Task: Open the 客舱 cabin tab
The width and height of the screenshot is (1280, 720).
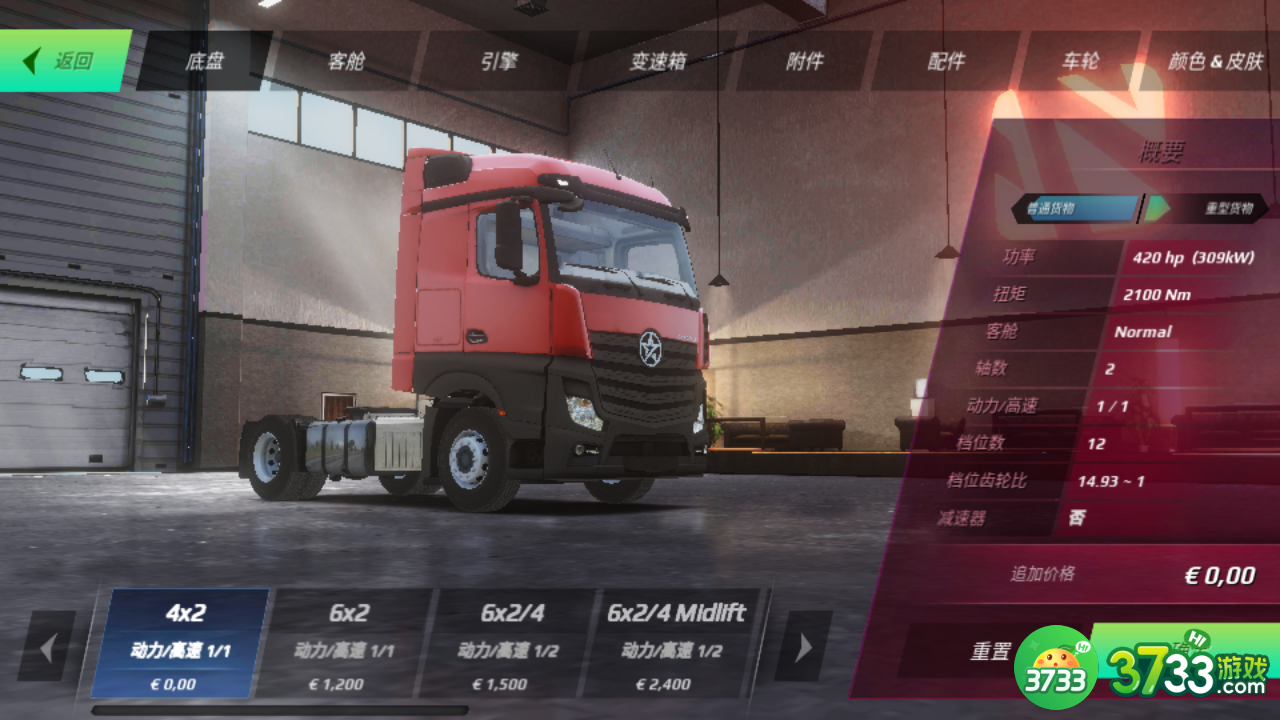Action: pos(346,61)
